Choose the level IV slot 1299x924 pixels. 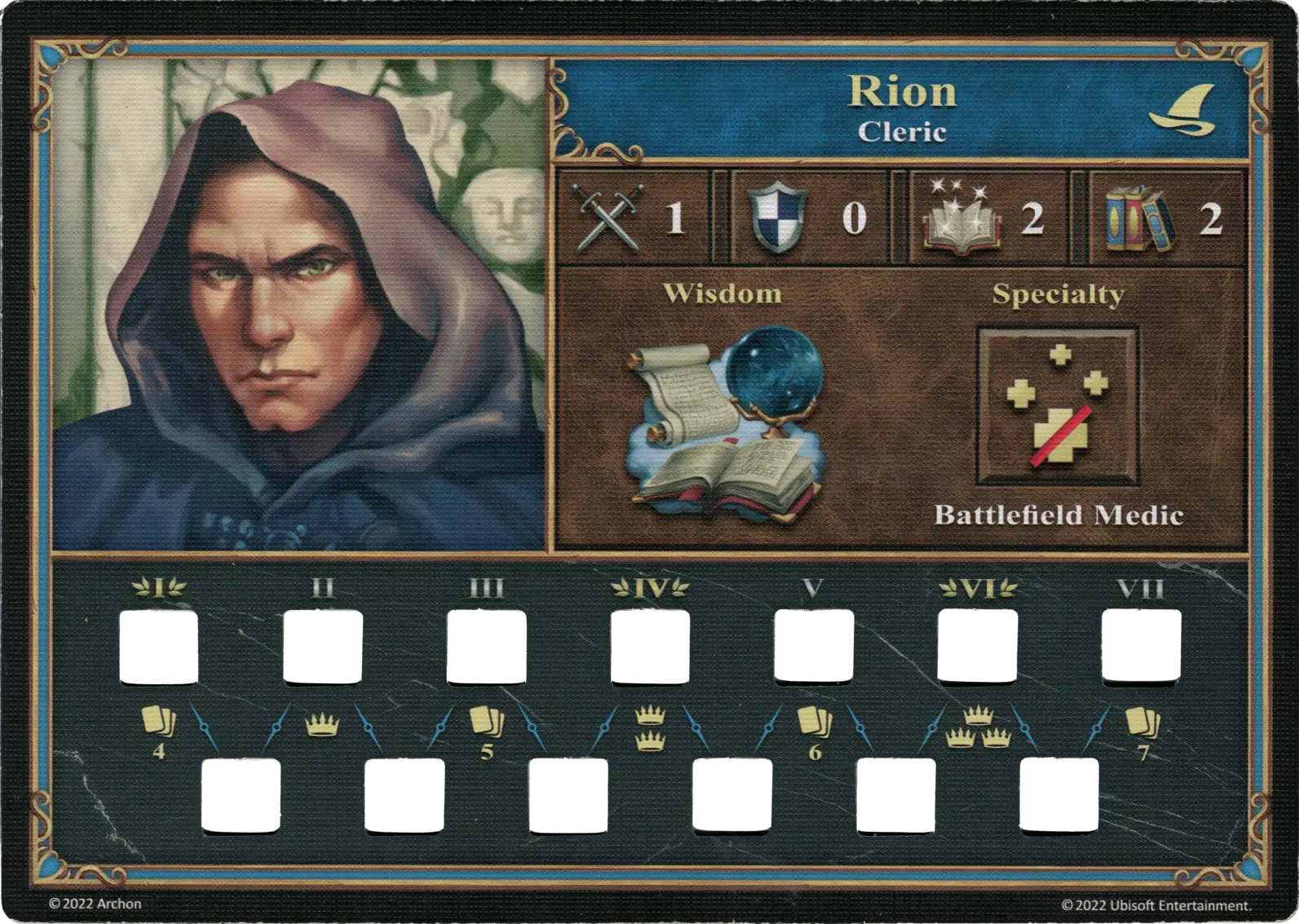point(648,648)
